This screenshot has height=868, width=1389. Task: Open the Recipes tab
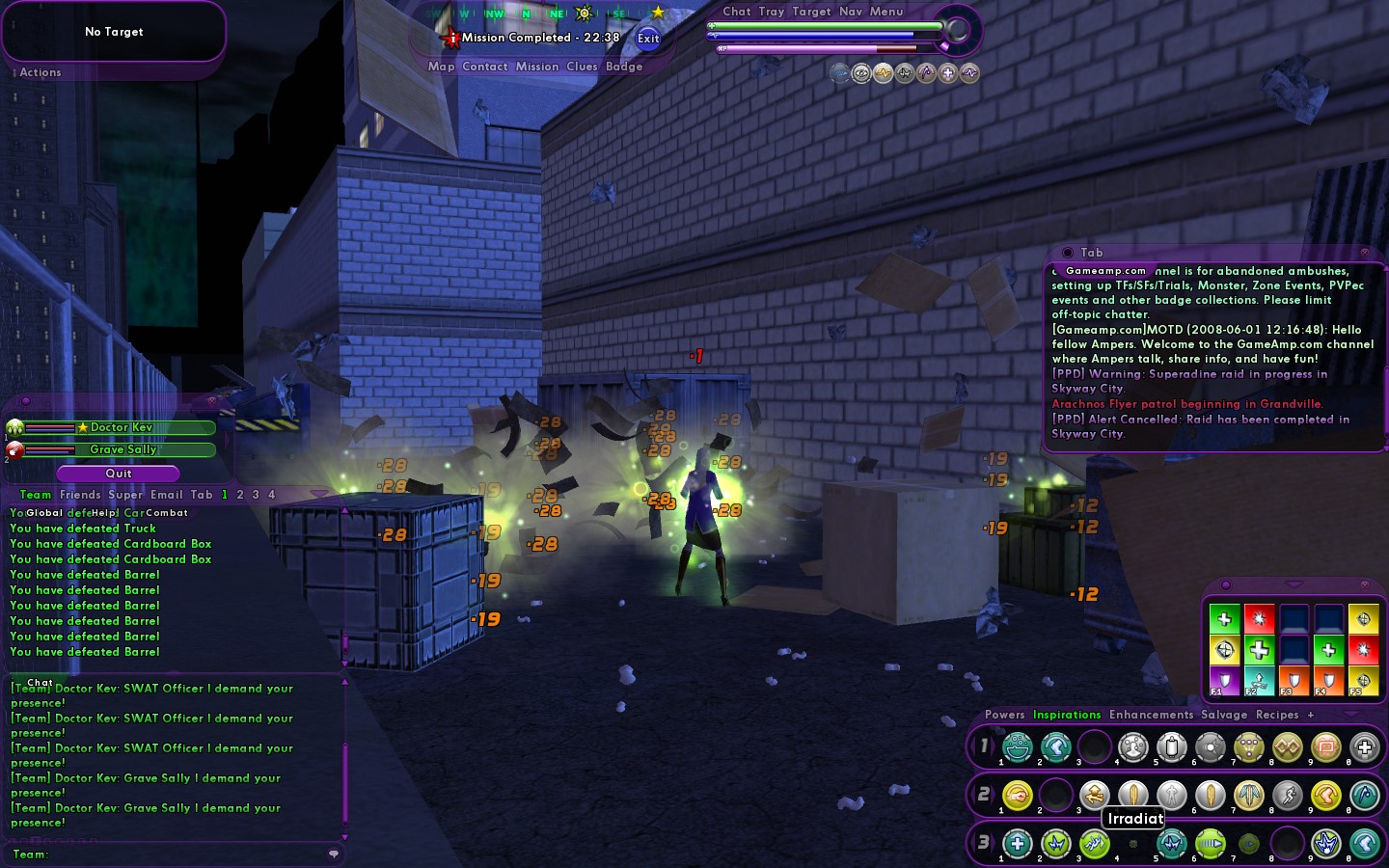[x=1277, y=715]
